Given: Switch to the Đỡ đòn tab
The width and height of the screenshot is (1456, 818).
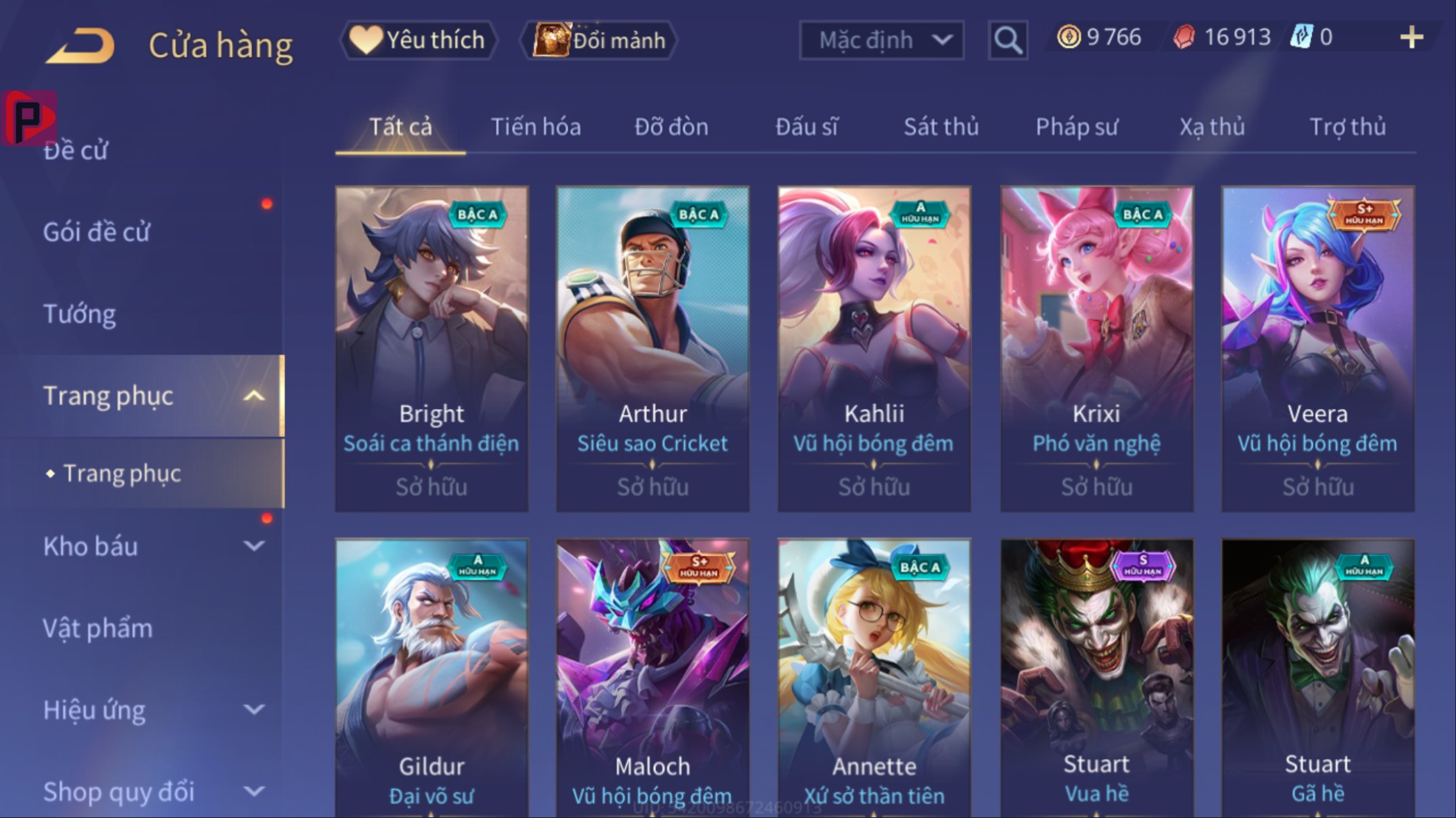Looking at the screenshot, I should pyautogui.click(x=671, y=127).
